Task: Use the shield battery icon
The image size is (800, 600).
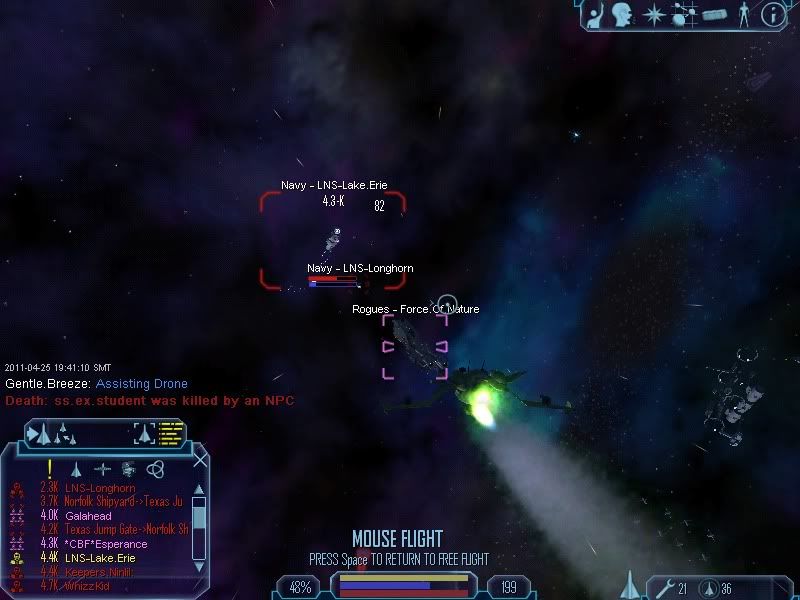Action: click(x=708, y=587)
